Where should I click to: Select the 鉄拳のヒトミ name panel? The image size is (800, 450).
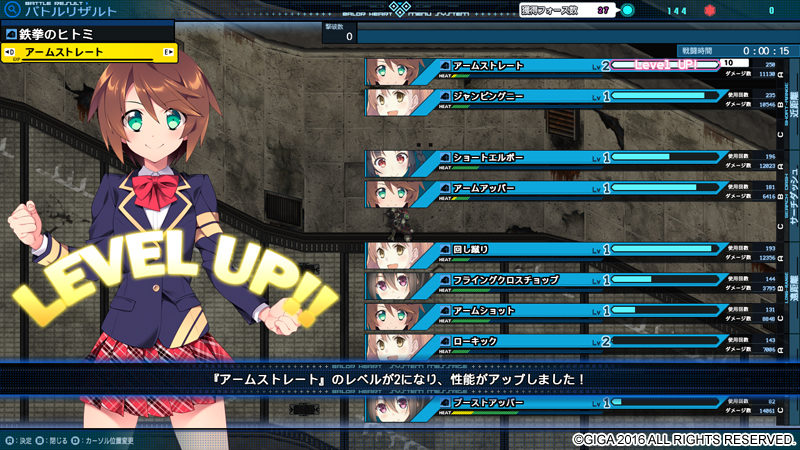[x=88, y=33]
